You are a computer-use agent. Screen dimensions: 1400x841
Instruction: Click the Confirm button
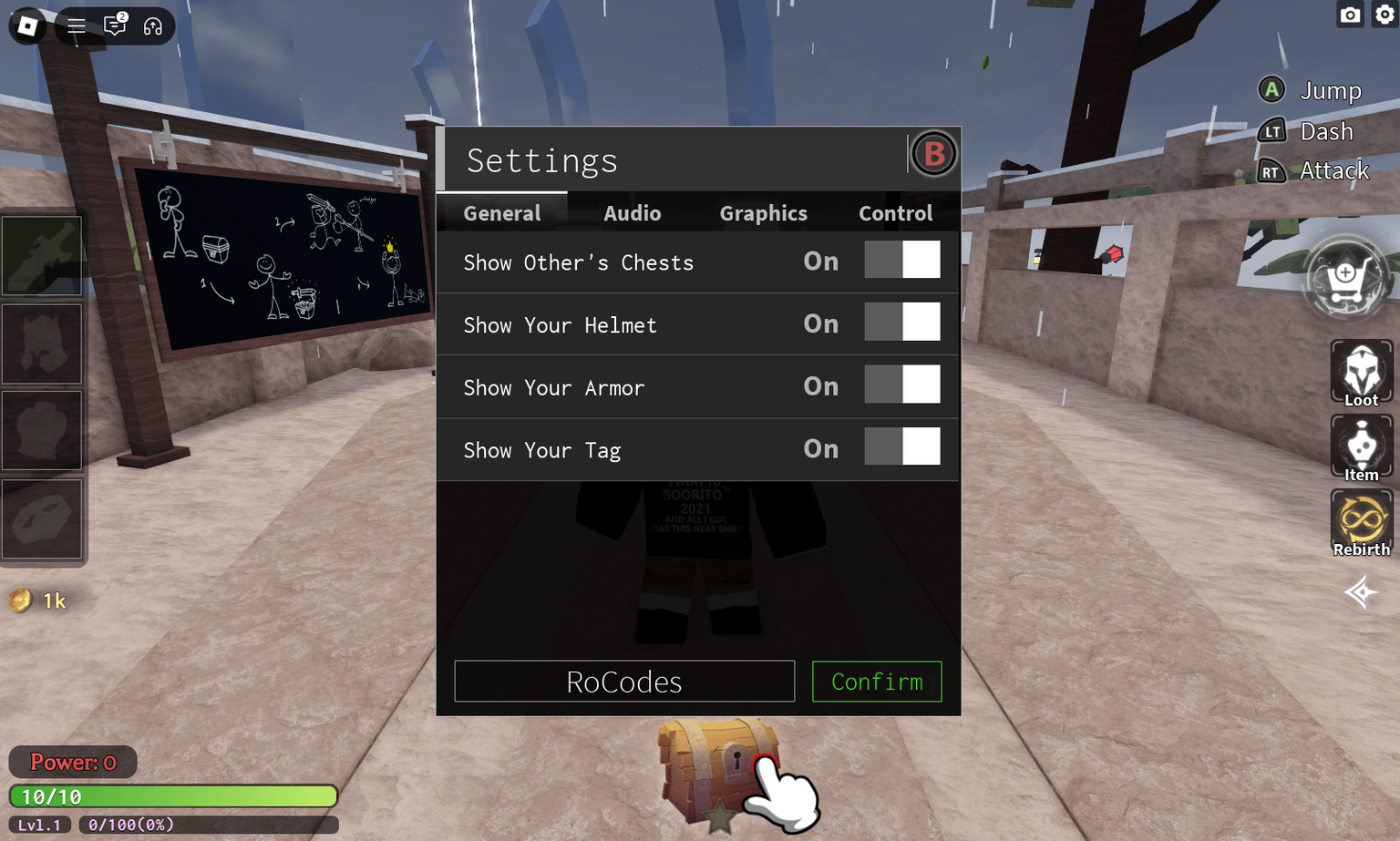876,682
